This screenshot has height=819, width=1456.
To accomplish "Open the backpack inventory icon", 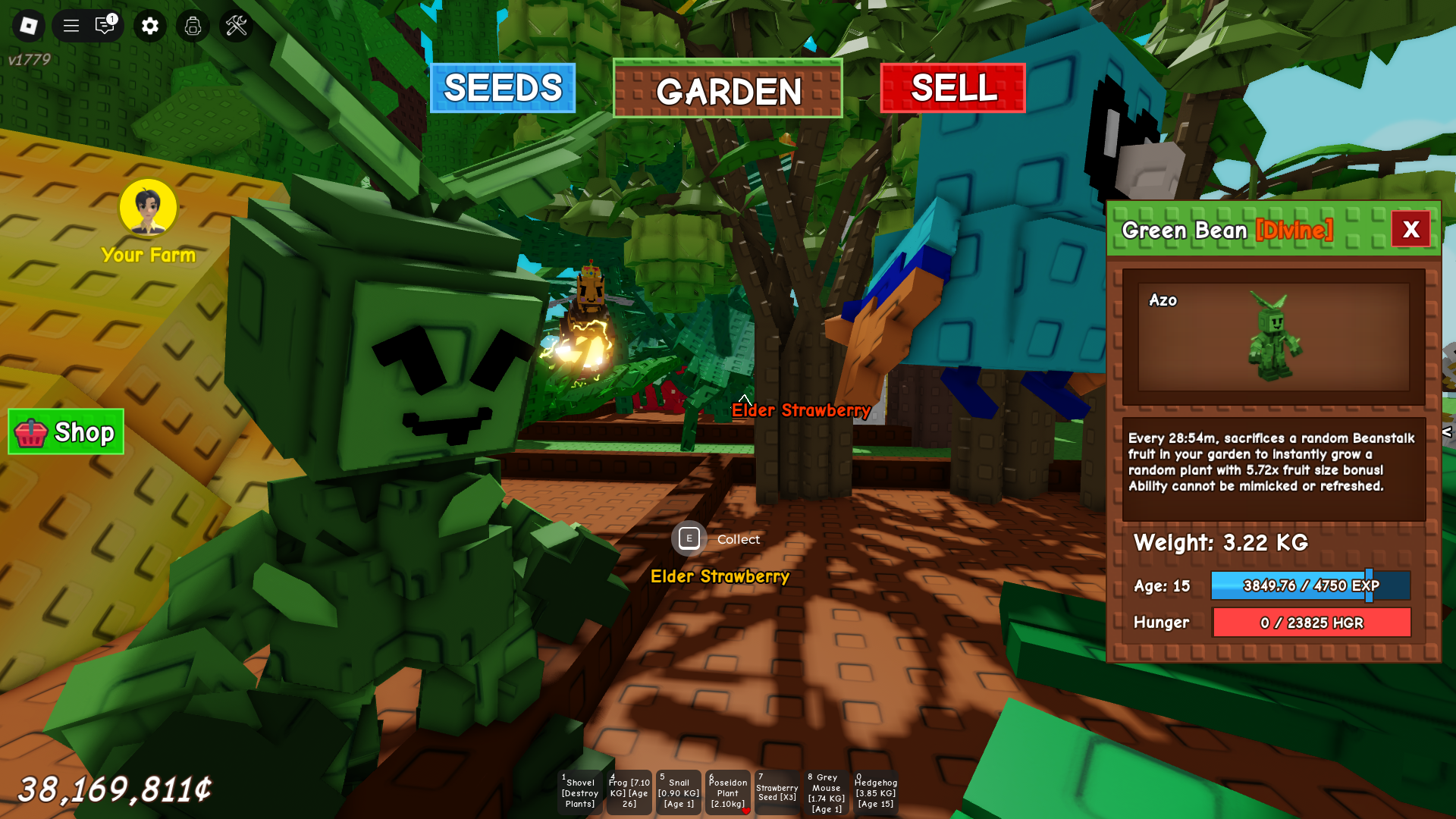I will (193, 26).
